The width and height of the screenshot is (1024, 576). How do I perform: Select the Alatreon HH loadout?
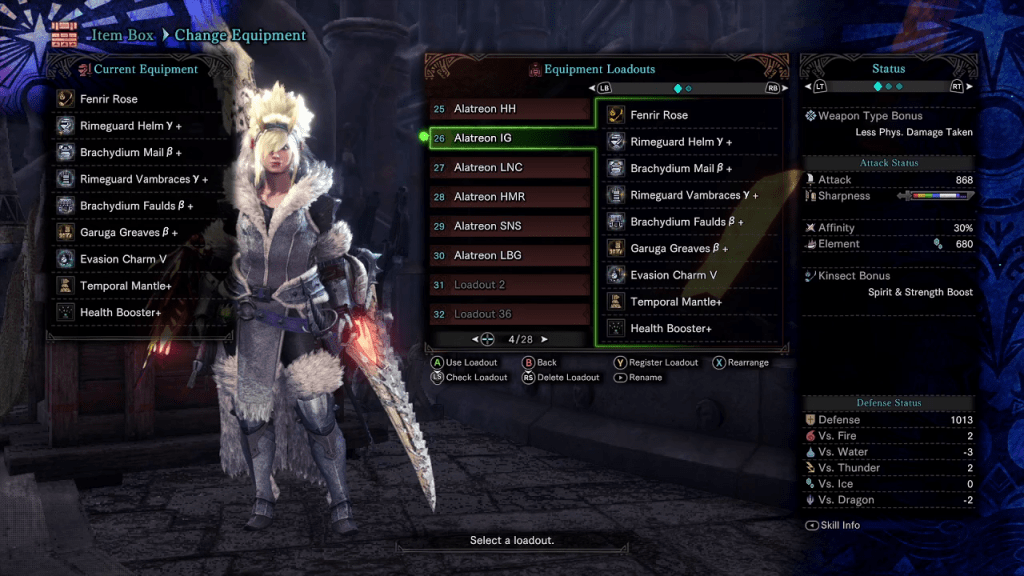(x=510, y=109)
